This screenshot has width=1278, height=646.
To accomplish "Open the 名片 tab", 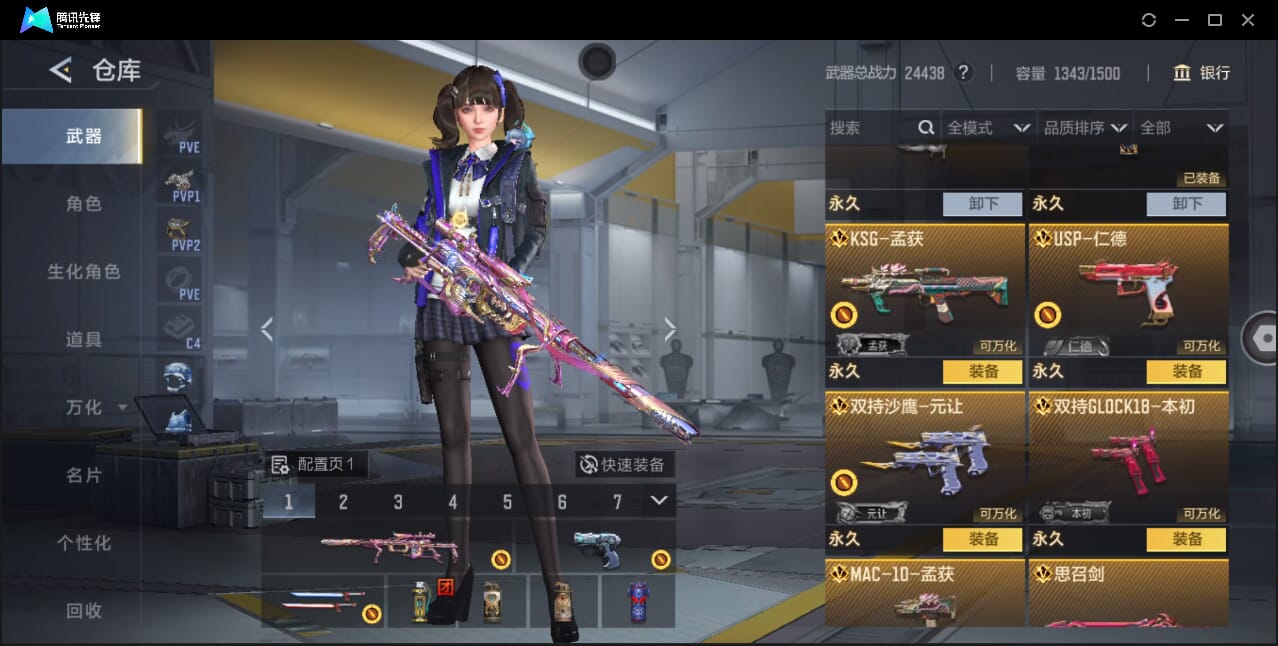I will tap(84, 476).
